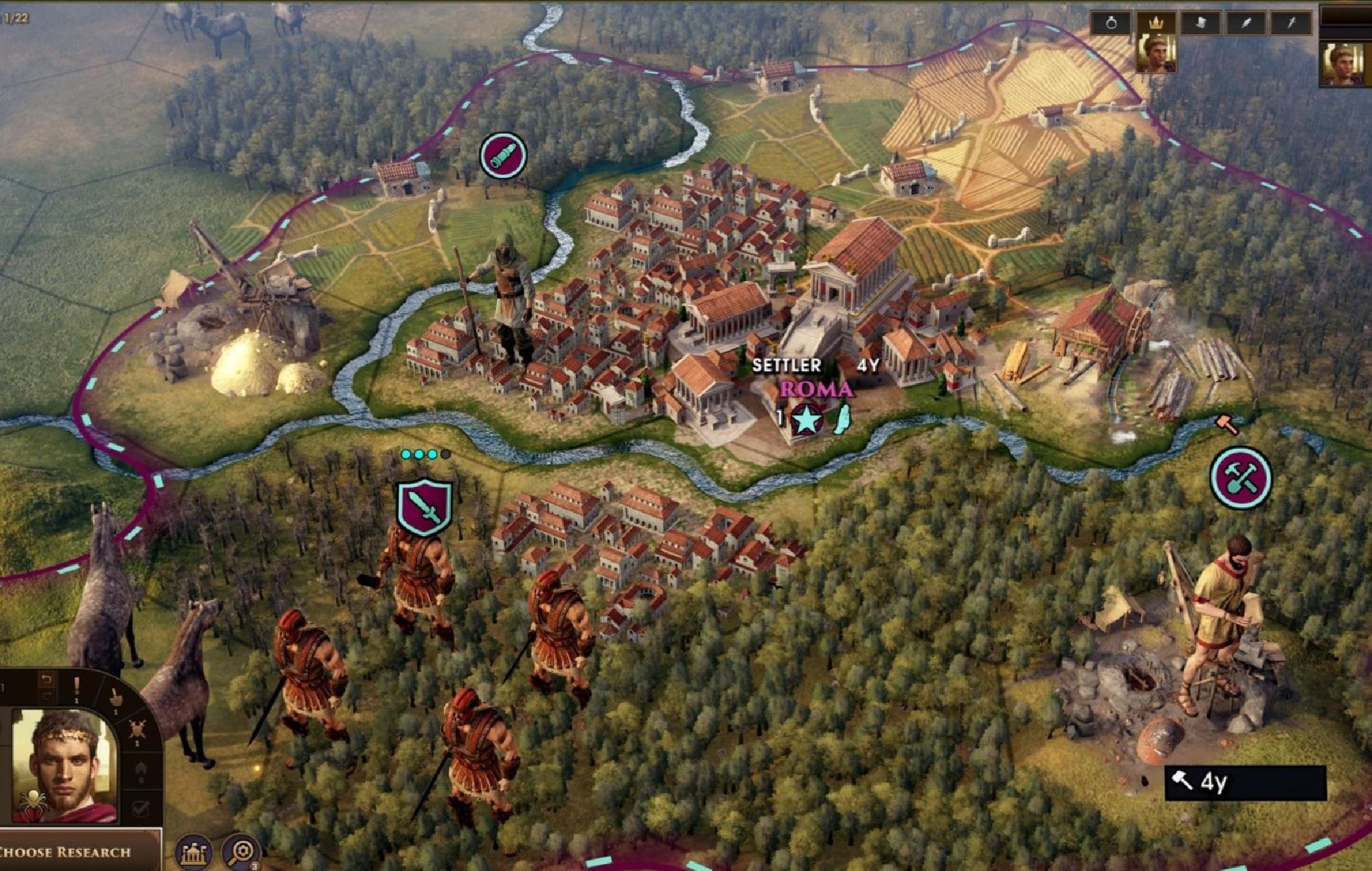Switch to the ring tab
Image resolution: width=1372 pixels, height=871 pixels.
pos(1111,23)
